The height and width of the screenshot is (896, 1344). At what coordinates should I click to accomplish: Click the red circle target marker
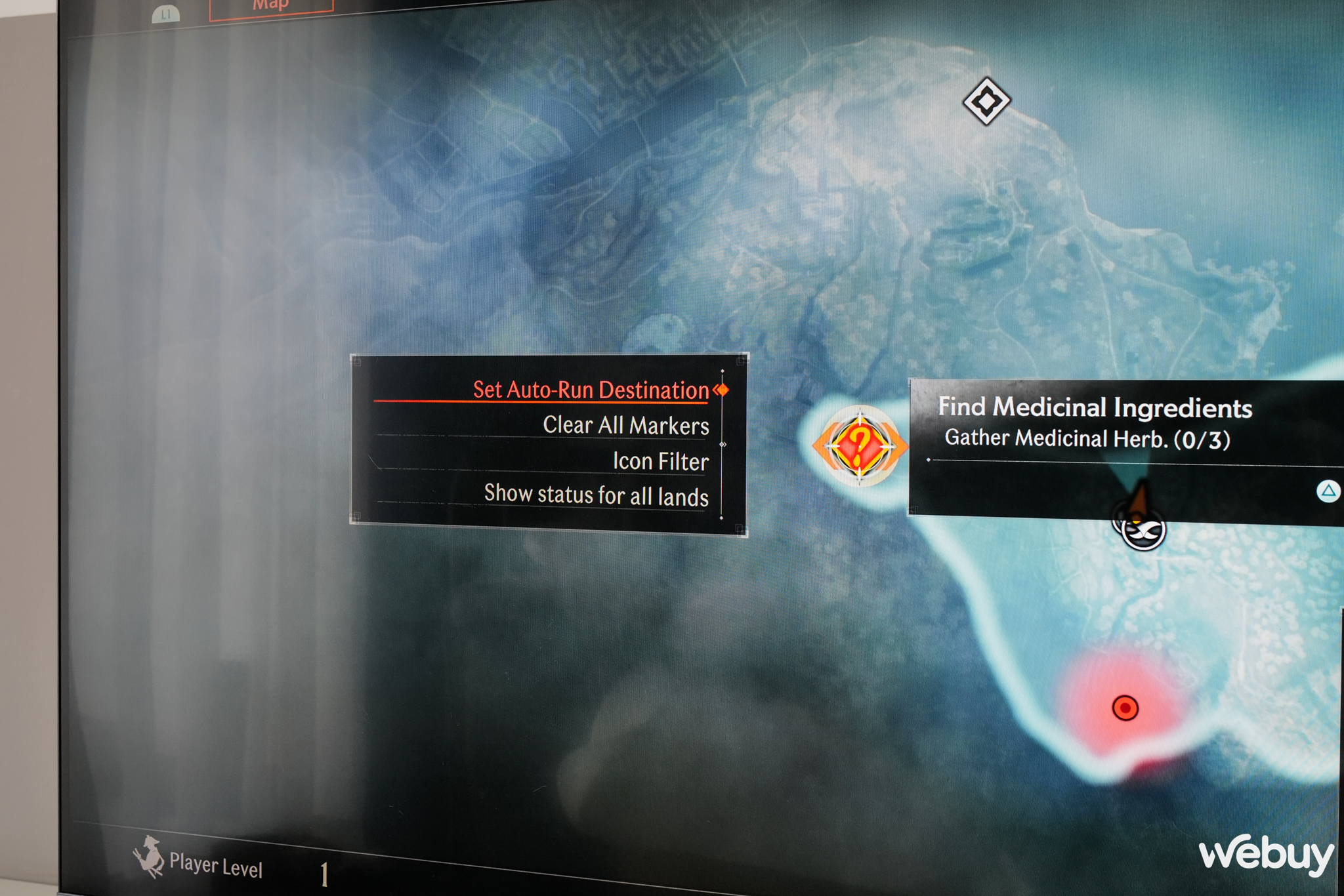click(x=1125, y=708)
